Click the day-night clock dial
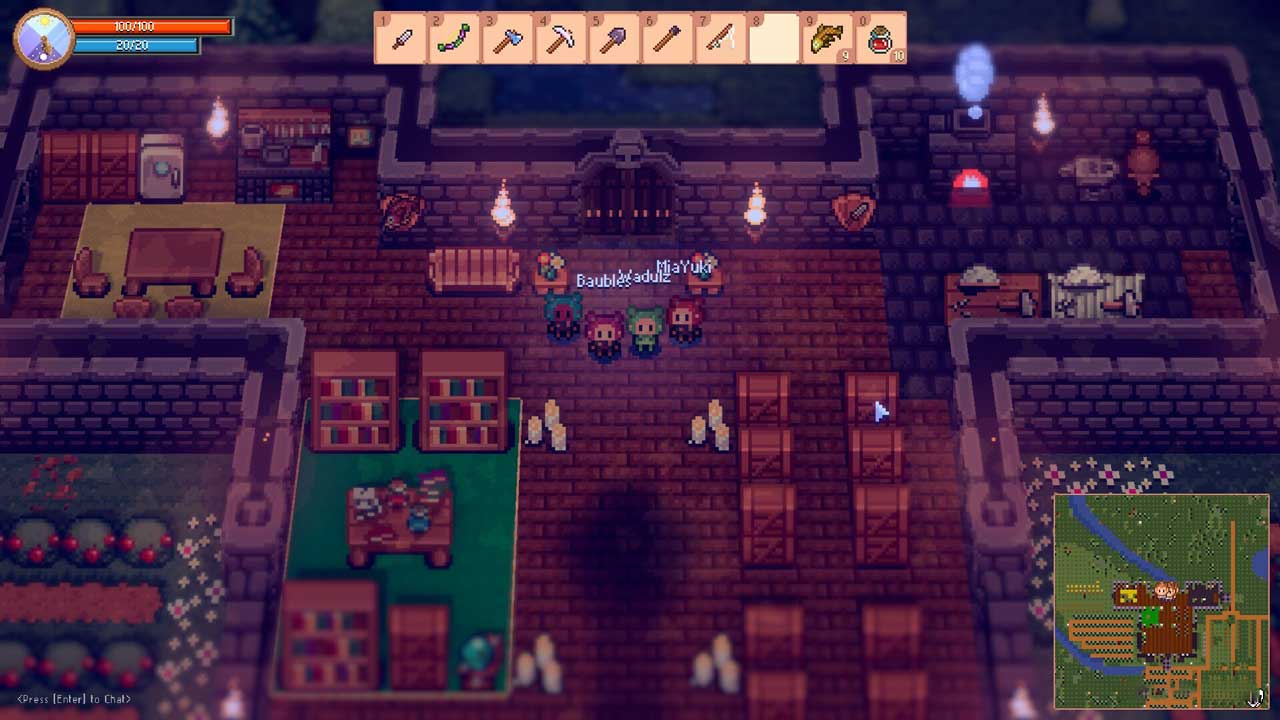Screen dimensions: 1280x720 pos(44,38)
